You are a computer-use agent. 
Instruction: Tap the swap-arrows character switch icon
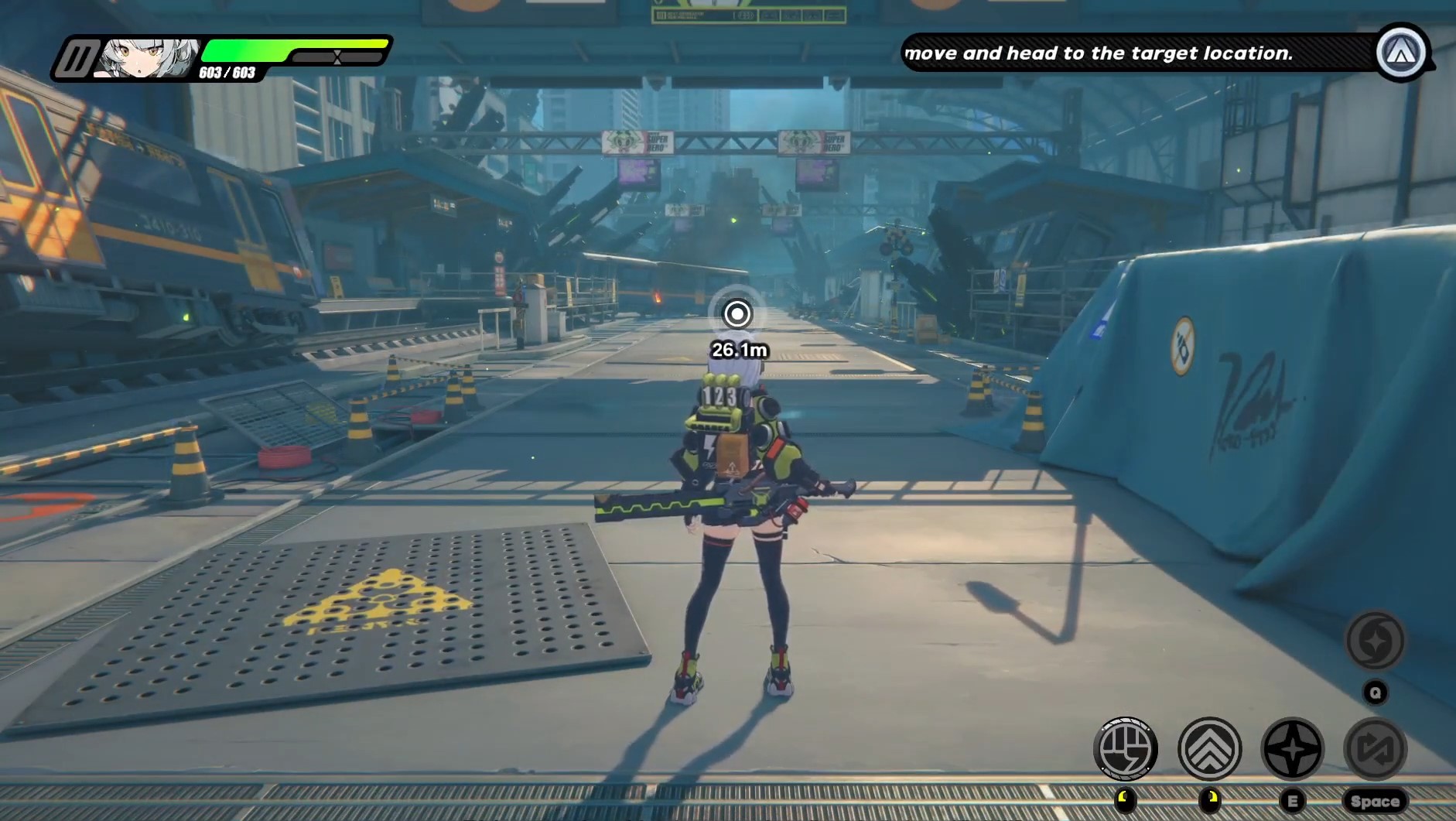point(1375,748)
